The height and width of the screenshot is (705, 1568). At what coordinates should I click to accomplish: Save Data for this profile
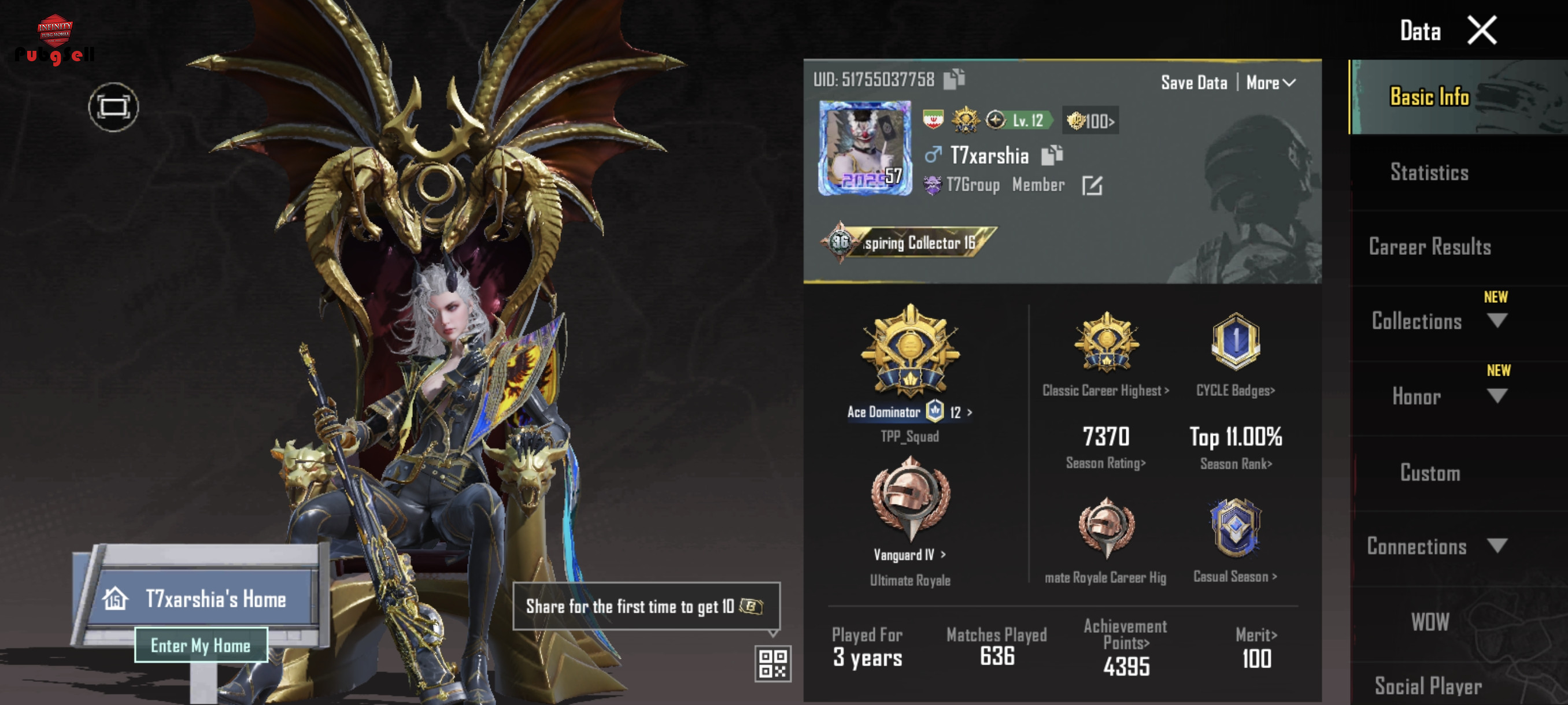[1193, 83]
